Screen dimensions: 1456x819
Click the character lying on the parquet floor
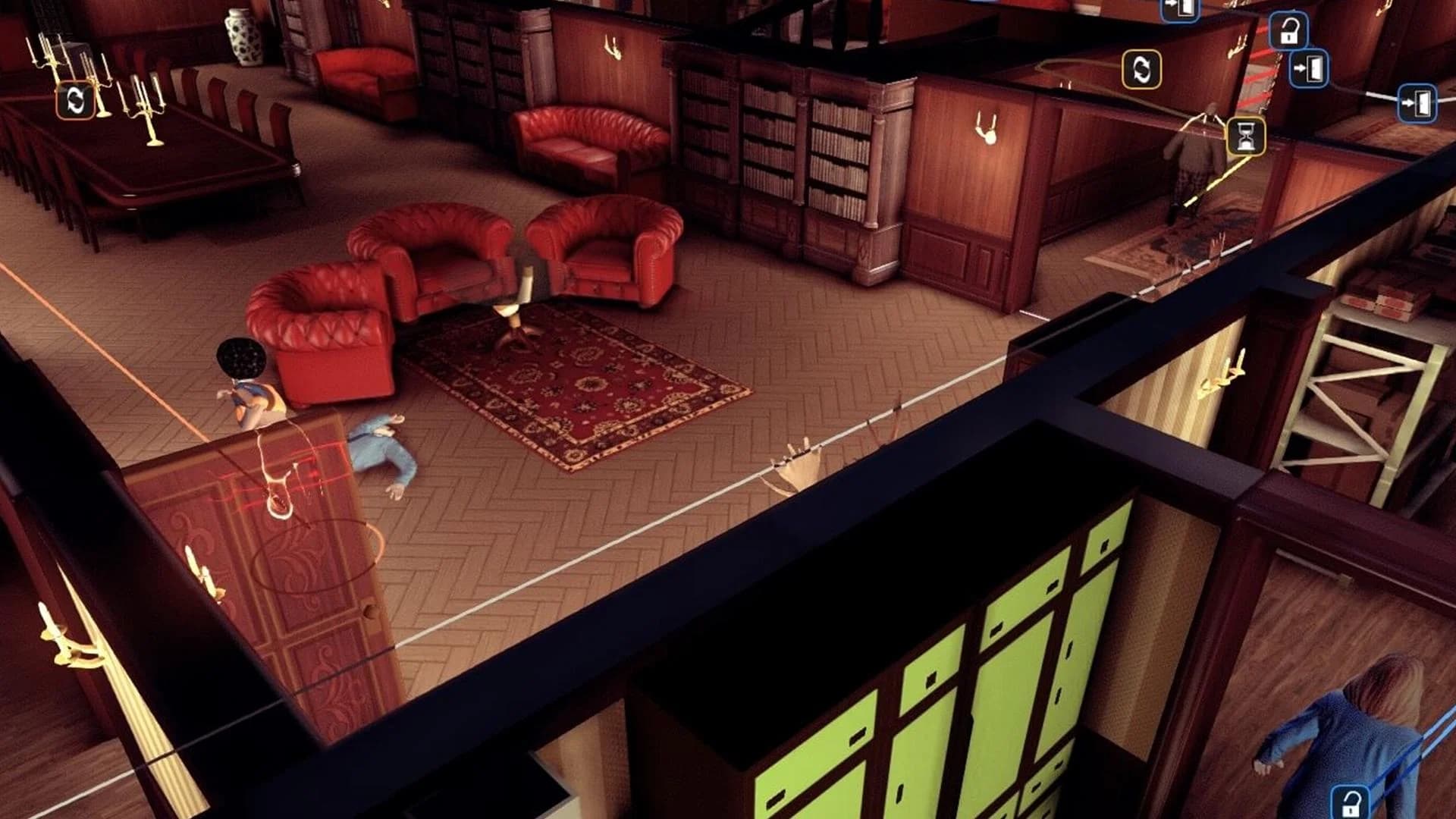tap(379, 447)
